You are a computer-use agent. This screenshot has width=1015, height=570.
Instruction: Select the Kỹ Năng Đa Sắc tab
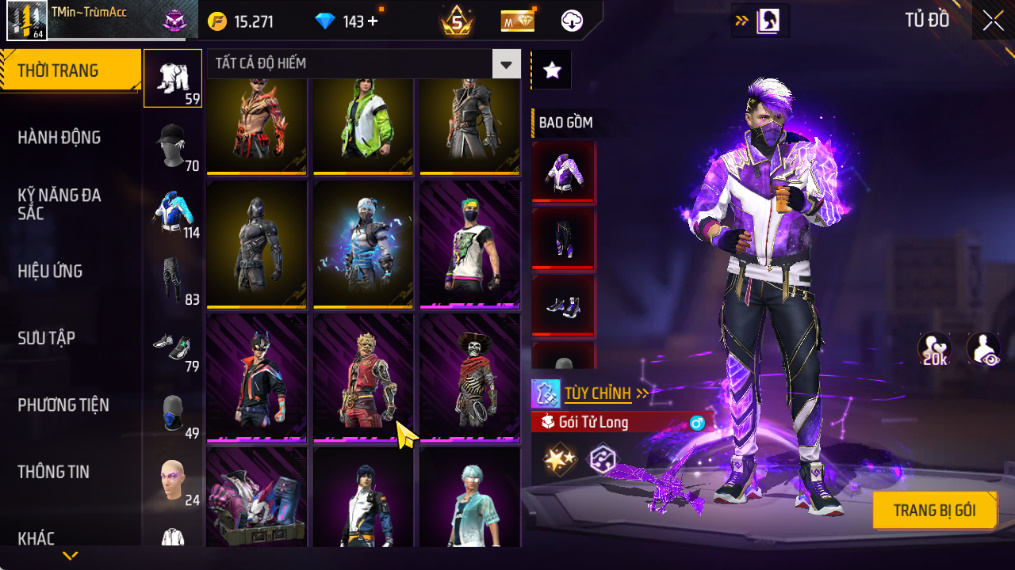[60, 204]
